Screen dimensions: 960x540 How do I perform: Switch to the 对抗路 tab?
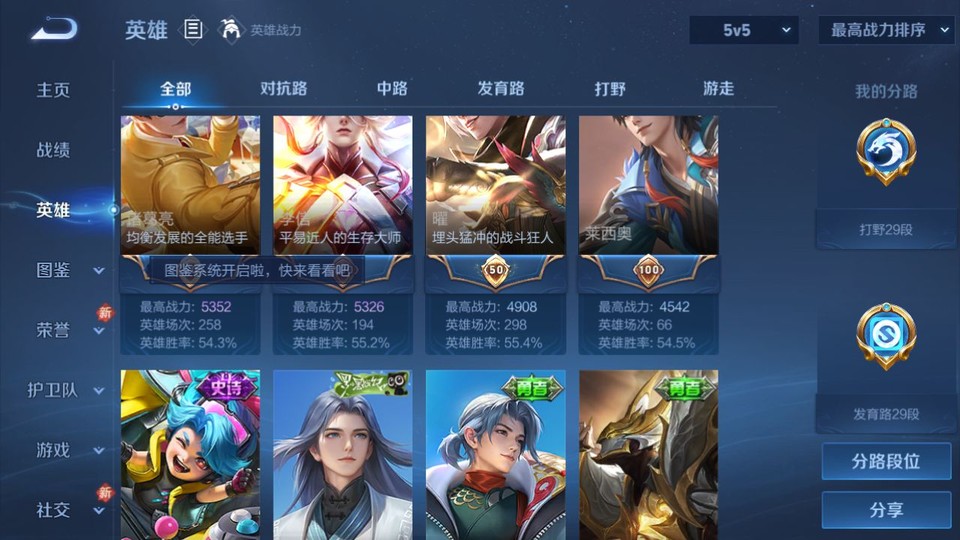pos(284,88)
